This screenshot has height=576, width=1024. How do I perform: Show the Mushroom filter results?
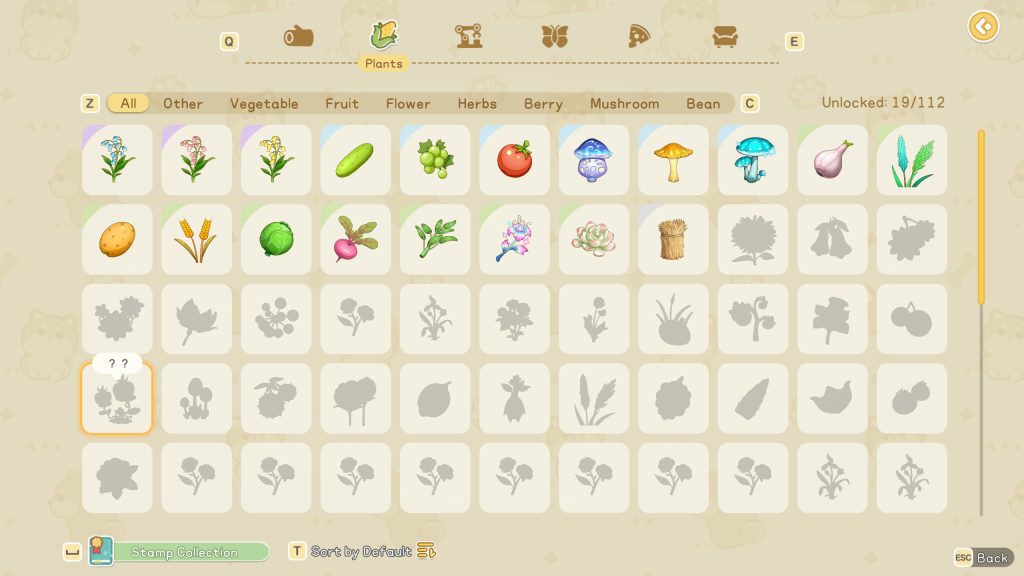(625, 103)
